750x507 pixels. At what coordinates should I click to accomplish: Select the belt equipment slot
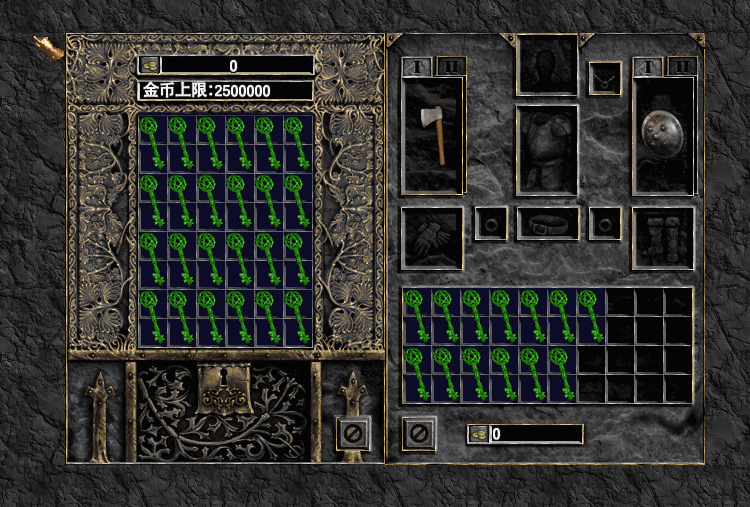[x=547, y=223]
